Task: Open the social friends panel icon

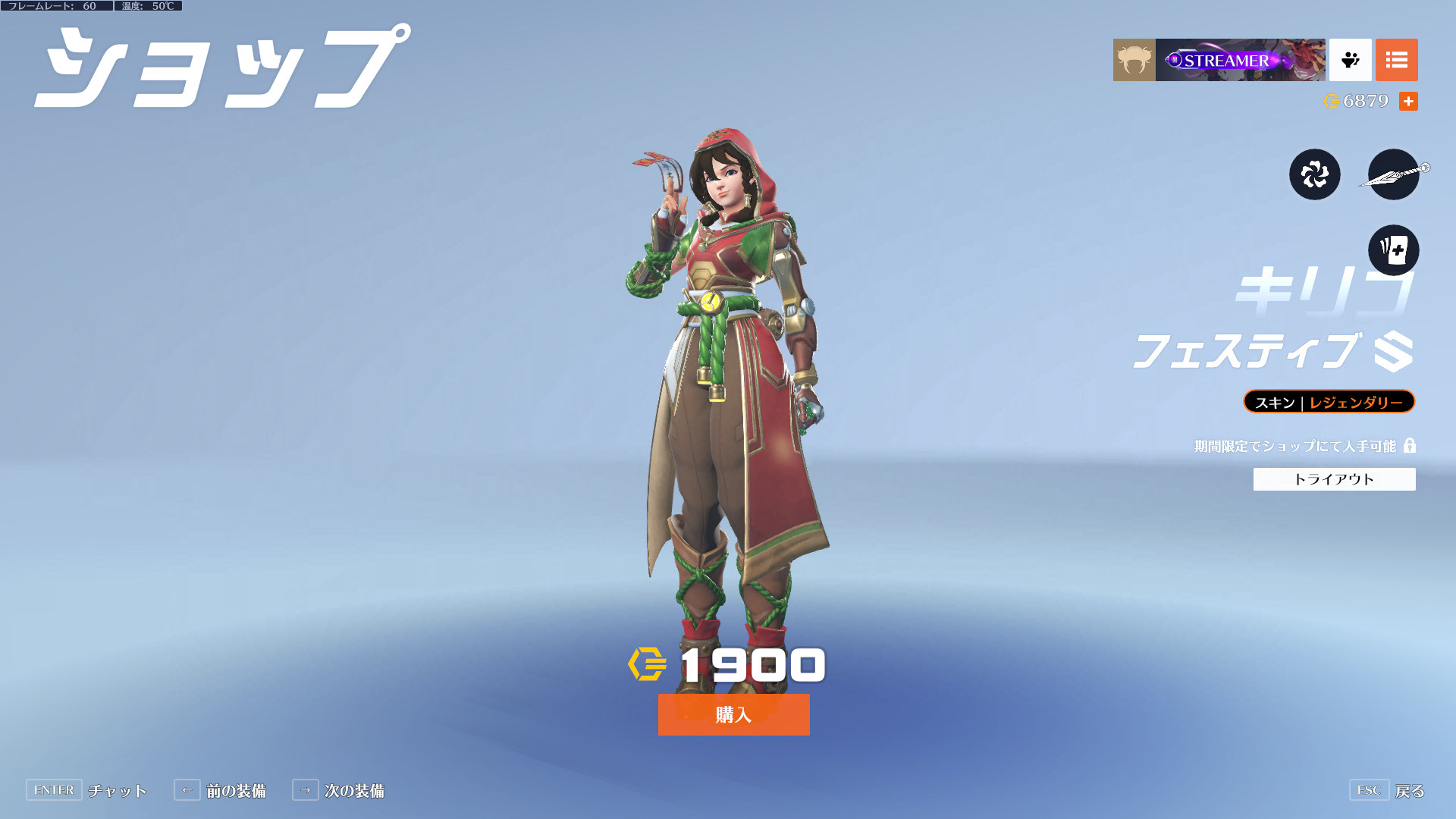Action: coord(1350,60)
